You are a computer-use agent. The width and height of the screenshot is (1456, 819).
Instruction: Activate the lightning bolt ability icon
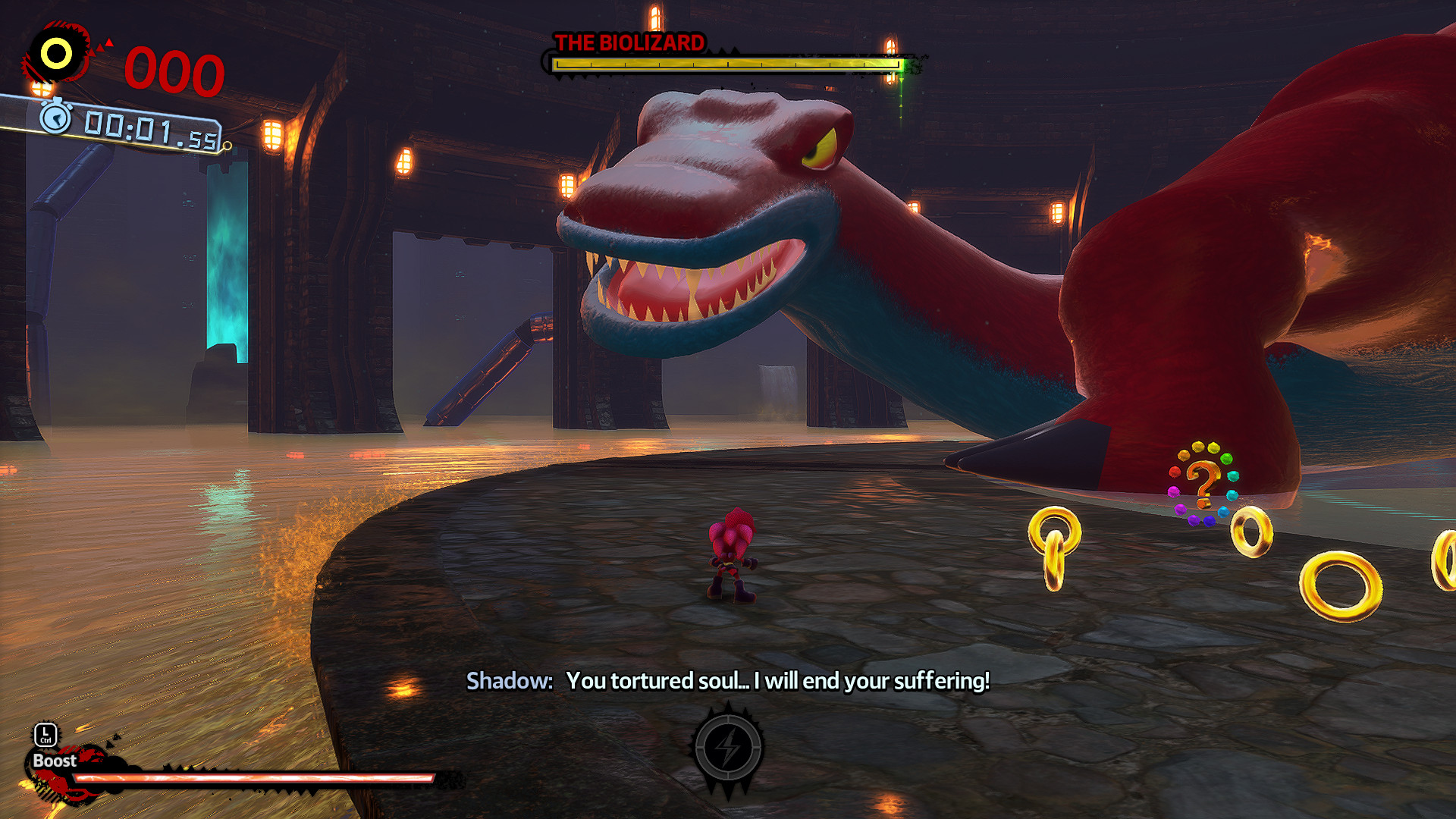(x=728, y=748)
